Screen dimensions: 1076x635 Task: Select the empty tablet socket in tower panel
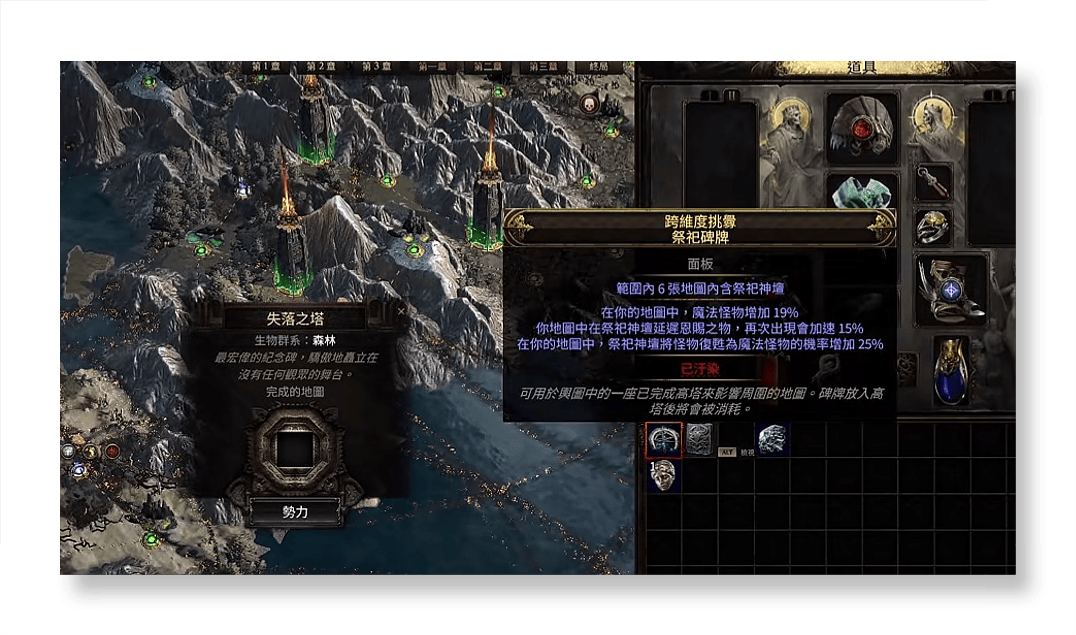[x=295, y=451]
